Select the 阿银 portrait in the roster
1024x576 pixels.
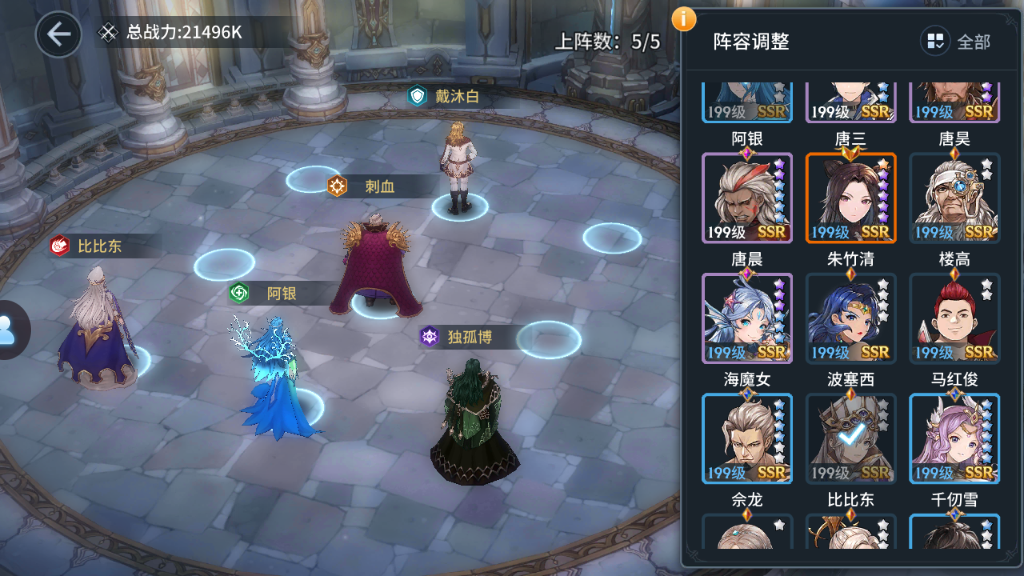tap(747, 198)
